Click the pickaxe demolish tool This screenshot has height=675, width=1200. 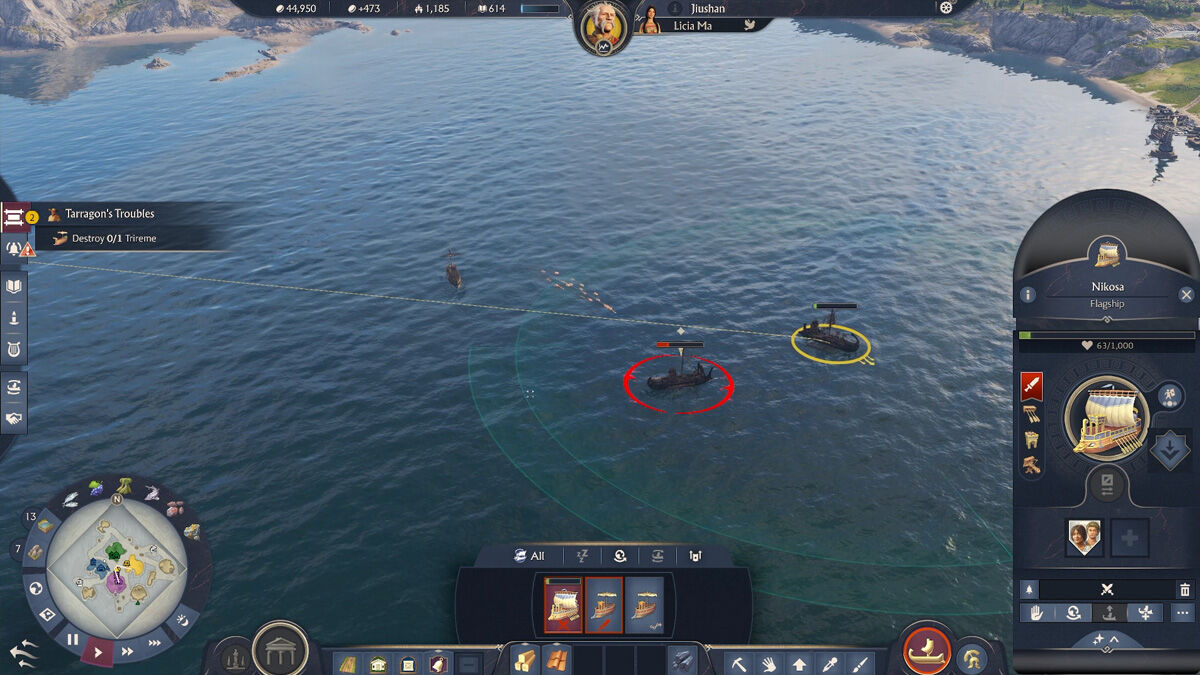coord(737,662)
